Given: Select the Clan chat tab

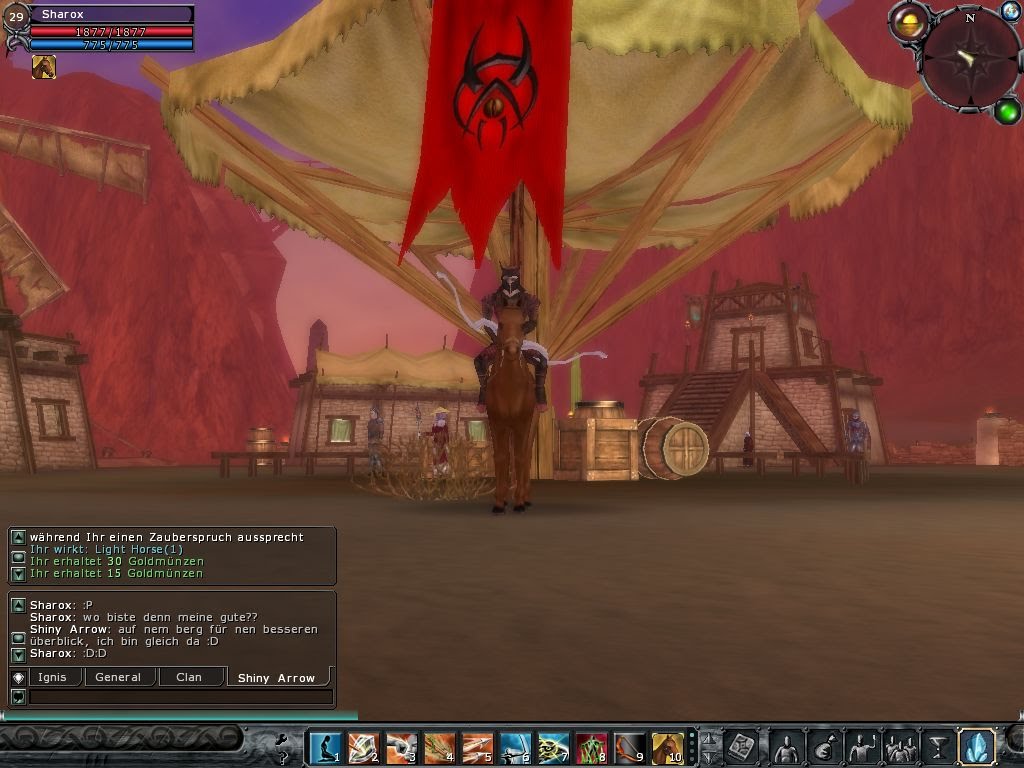Looking at the screenshot, I should click(x=189, y=677).
